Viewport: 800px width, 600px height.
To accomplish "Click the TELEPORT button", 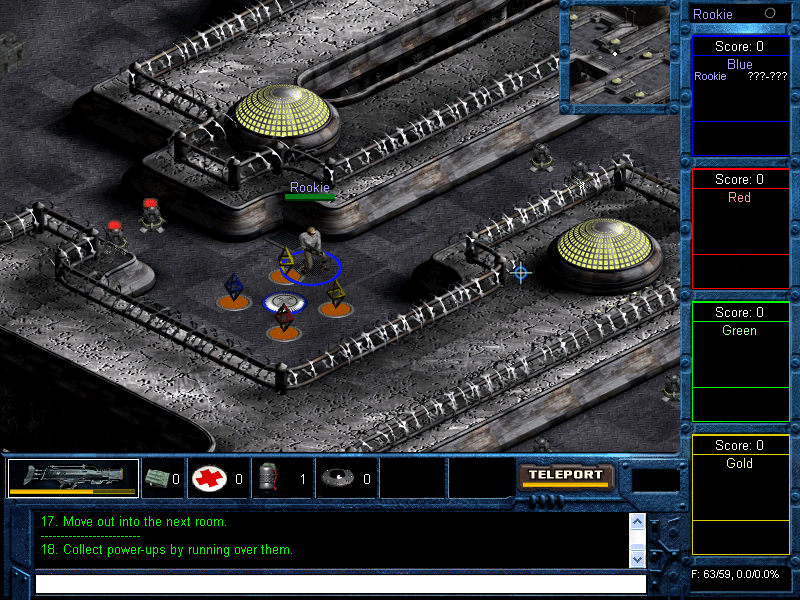I will tap(565, 475).
